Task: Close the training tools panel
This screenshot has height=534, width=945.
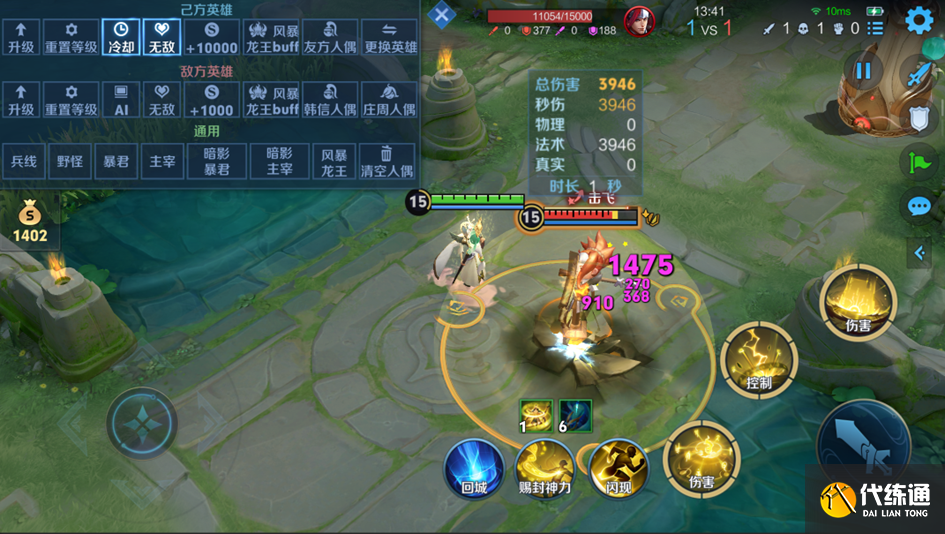Action: tap(442, 15)
